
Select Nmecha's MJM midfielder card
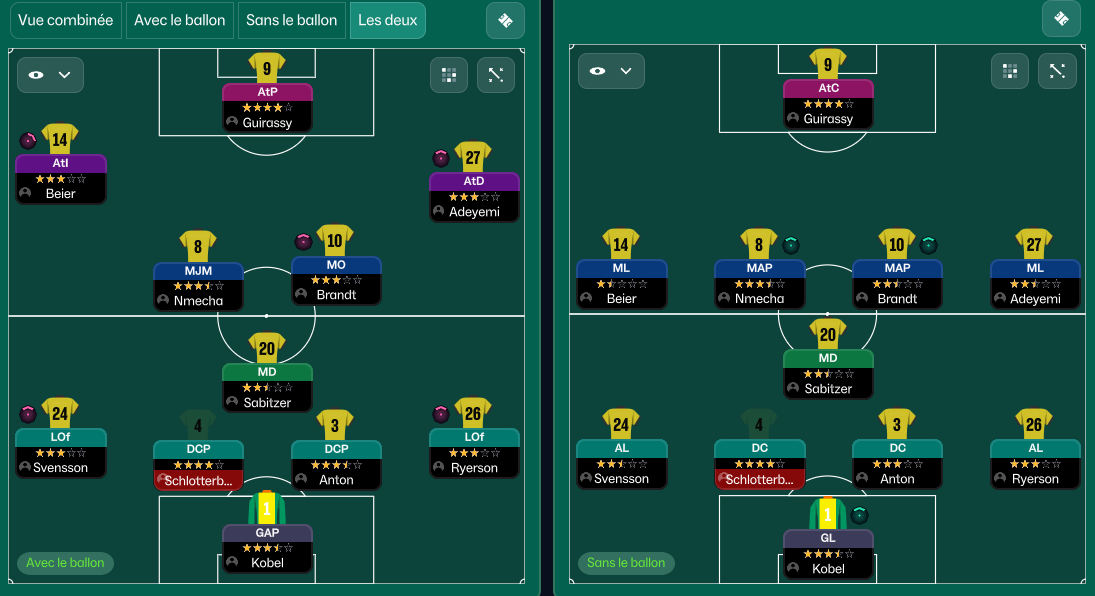[198, 285]
